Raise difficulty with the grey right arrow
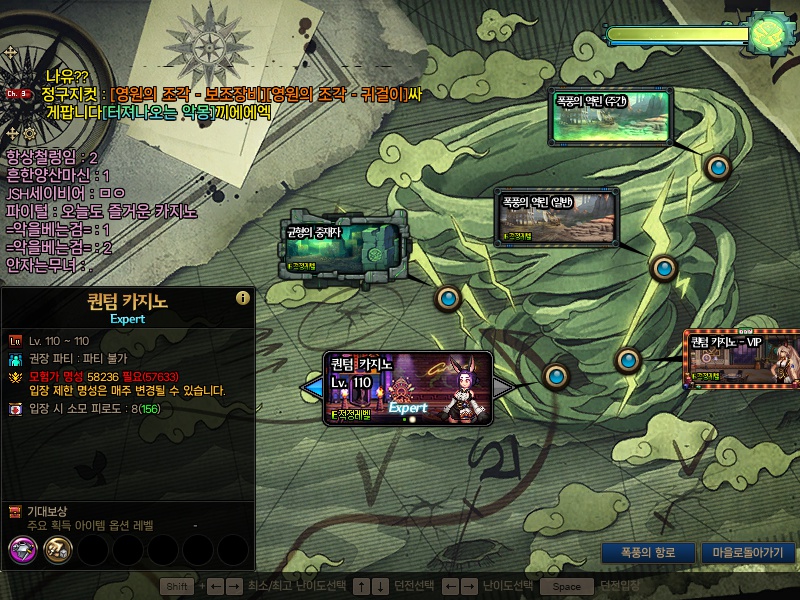This screenshot has width=800, height=600. pos(504,387)
